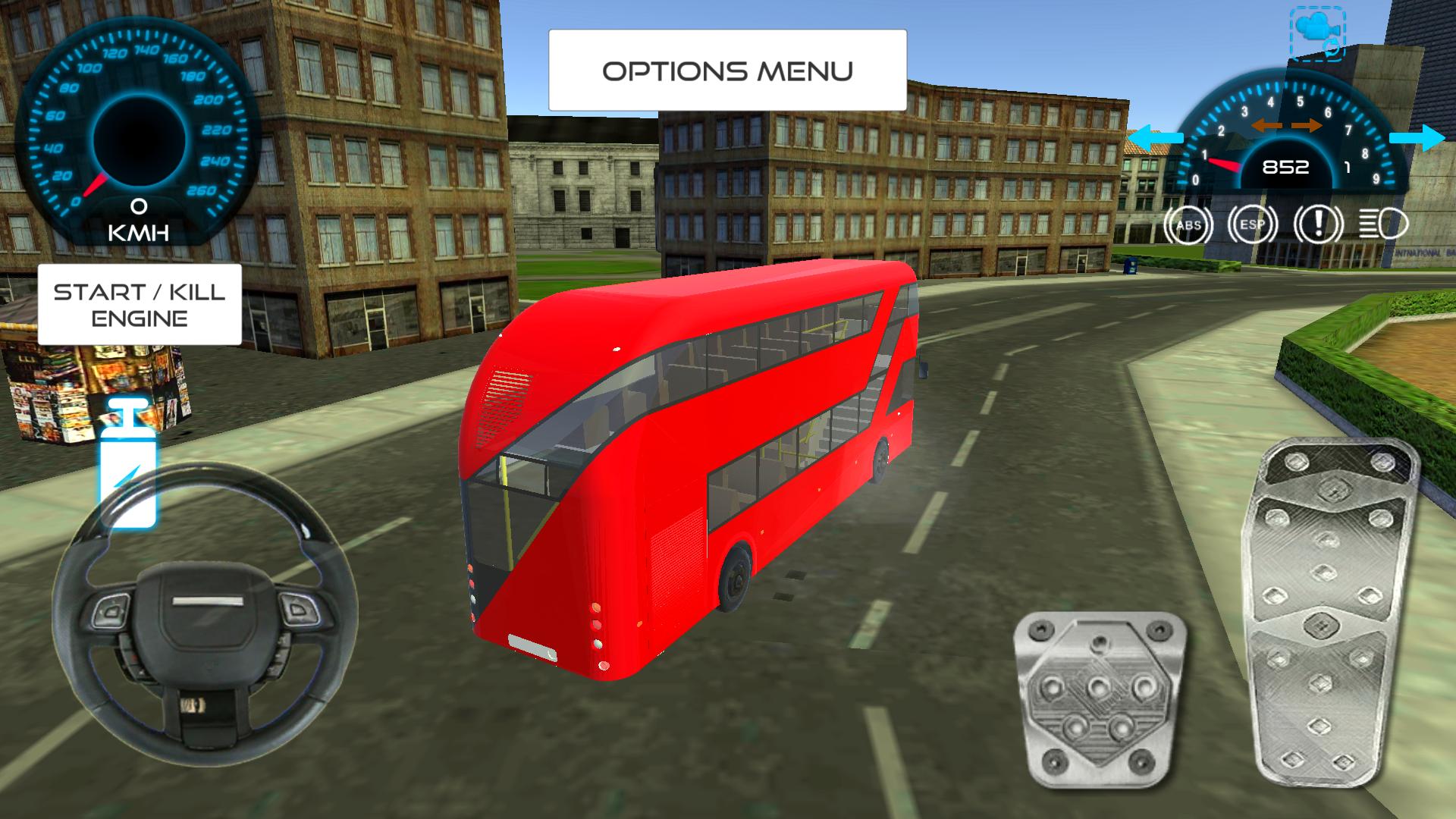The image size is (1456, 819).
Task: Select the gear indicator showing 1
Action: pos(1348,167)
